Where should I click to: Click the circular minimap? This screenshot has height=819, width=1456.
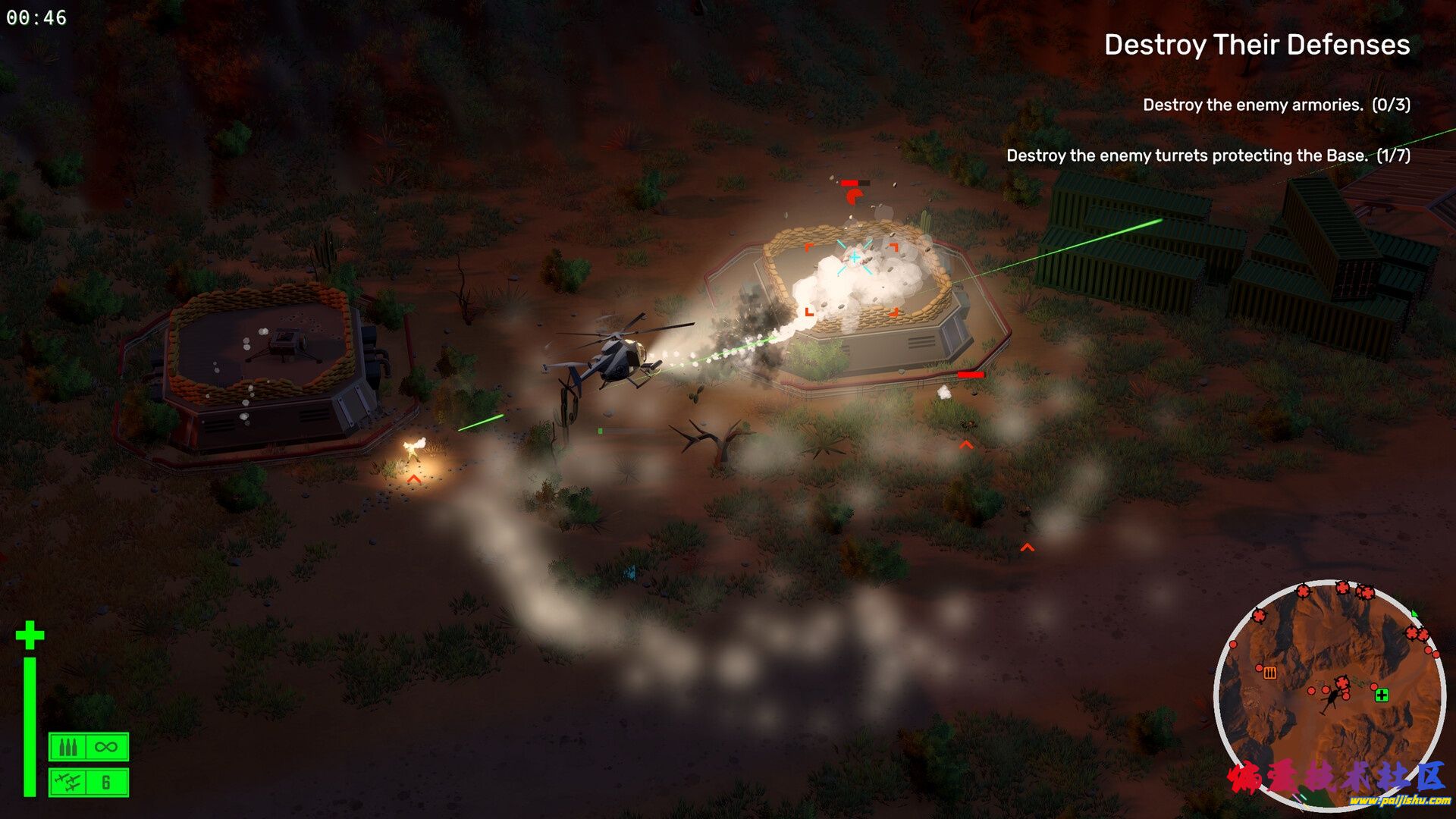[1329, 694]
